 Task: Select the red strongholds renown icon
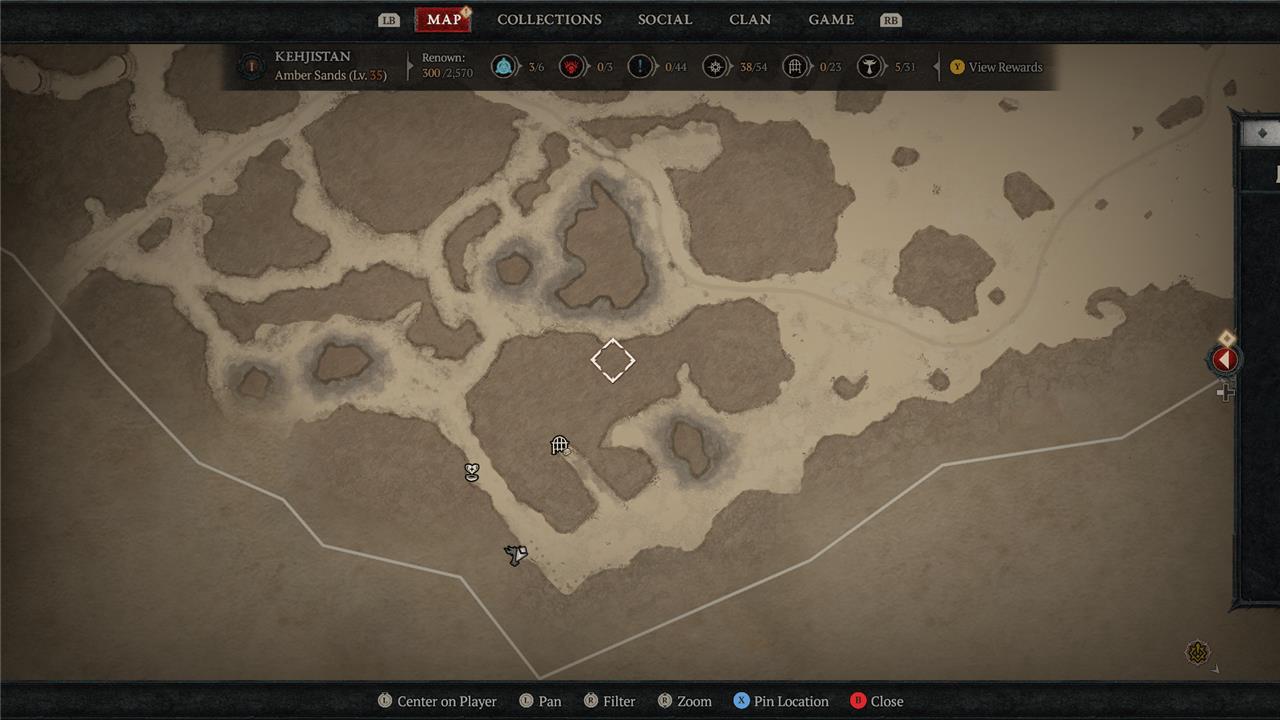coord(572,67)
